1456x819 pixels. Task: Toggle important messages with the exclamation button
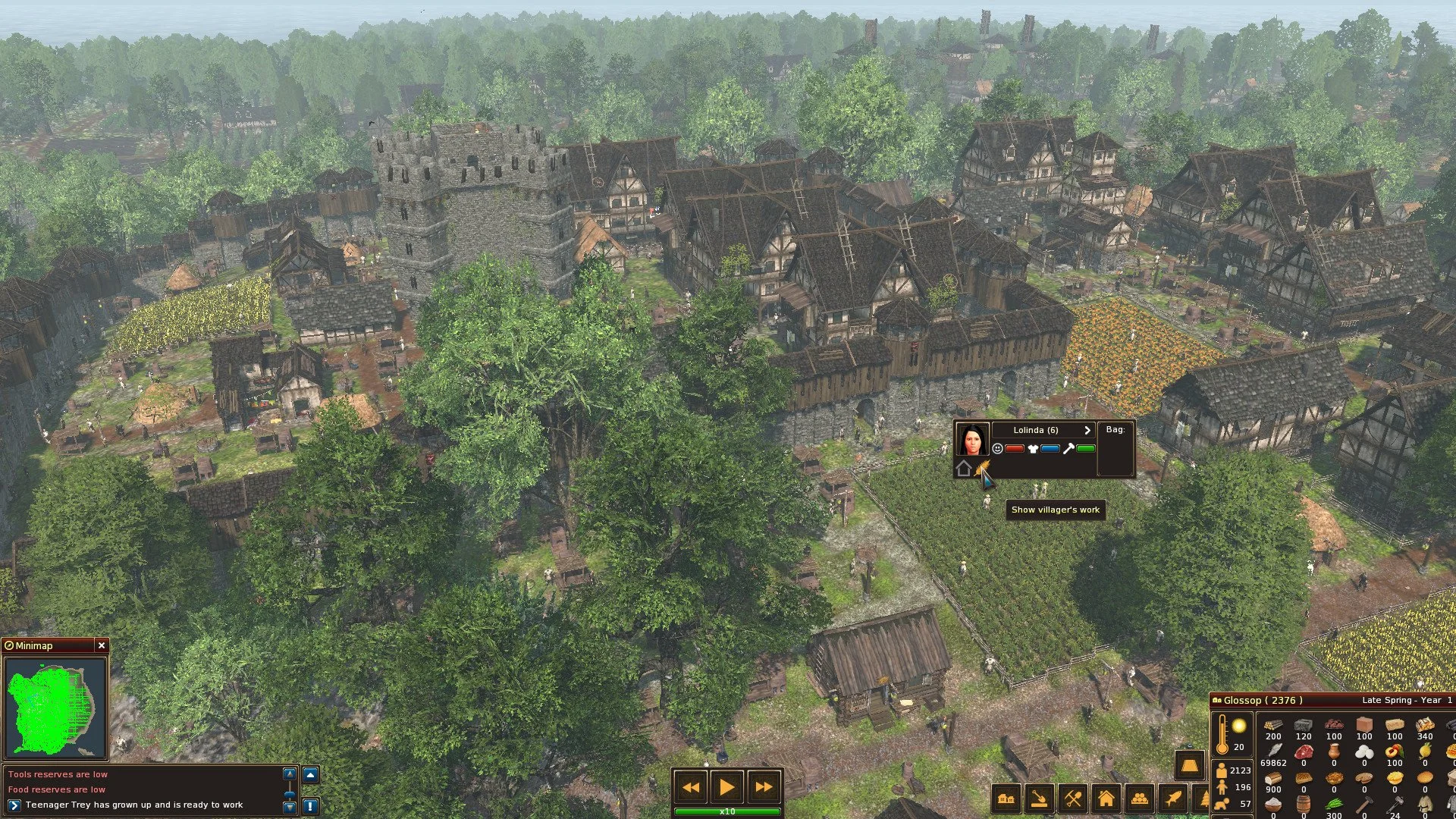pyautogui.click(x=312, y=806)
